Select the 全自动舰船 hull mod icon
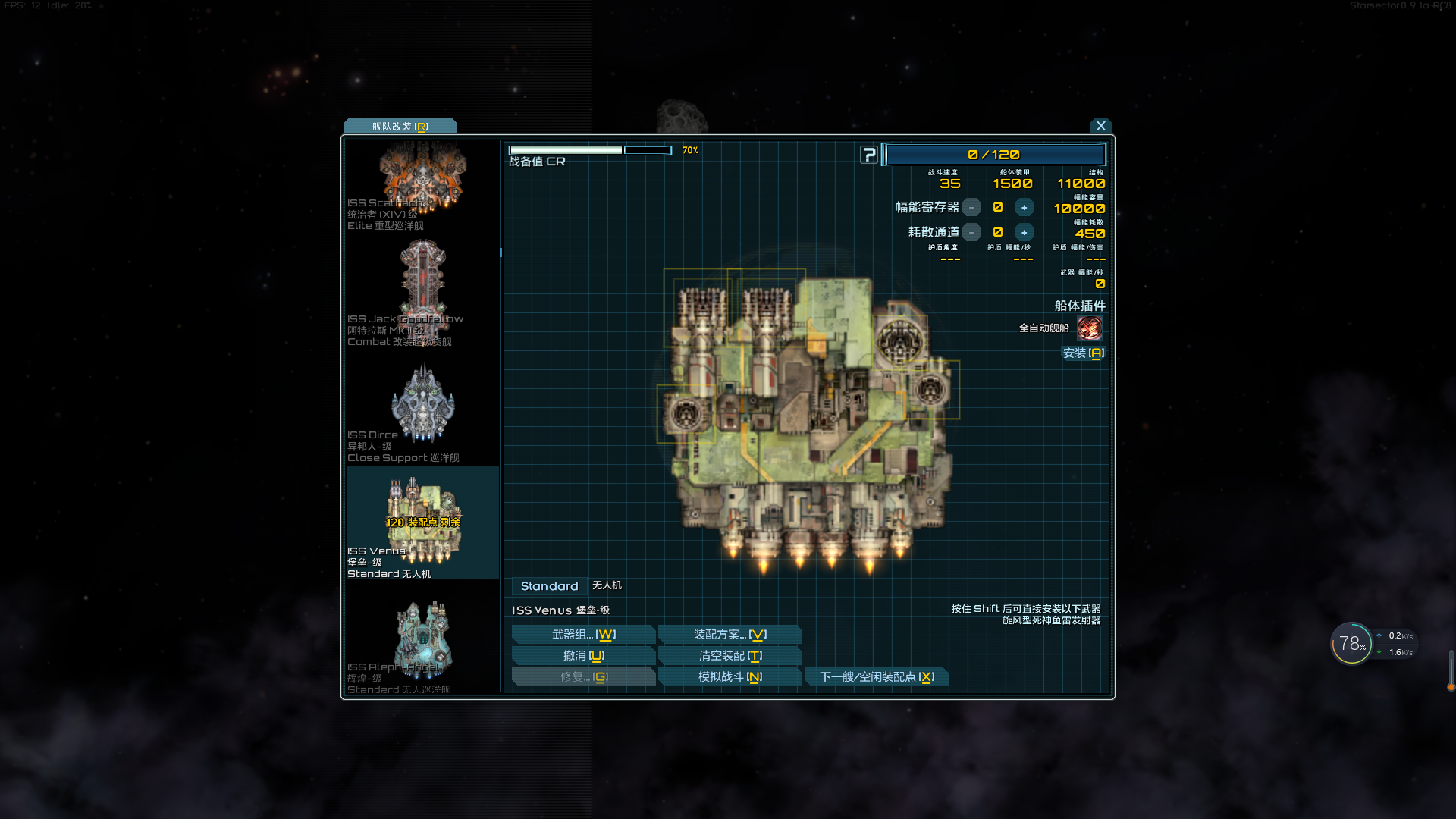This screenshot has height=819, width=1456. [1089, 328]
